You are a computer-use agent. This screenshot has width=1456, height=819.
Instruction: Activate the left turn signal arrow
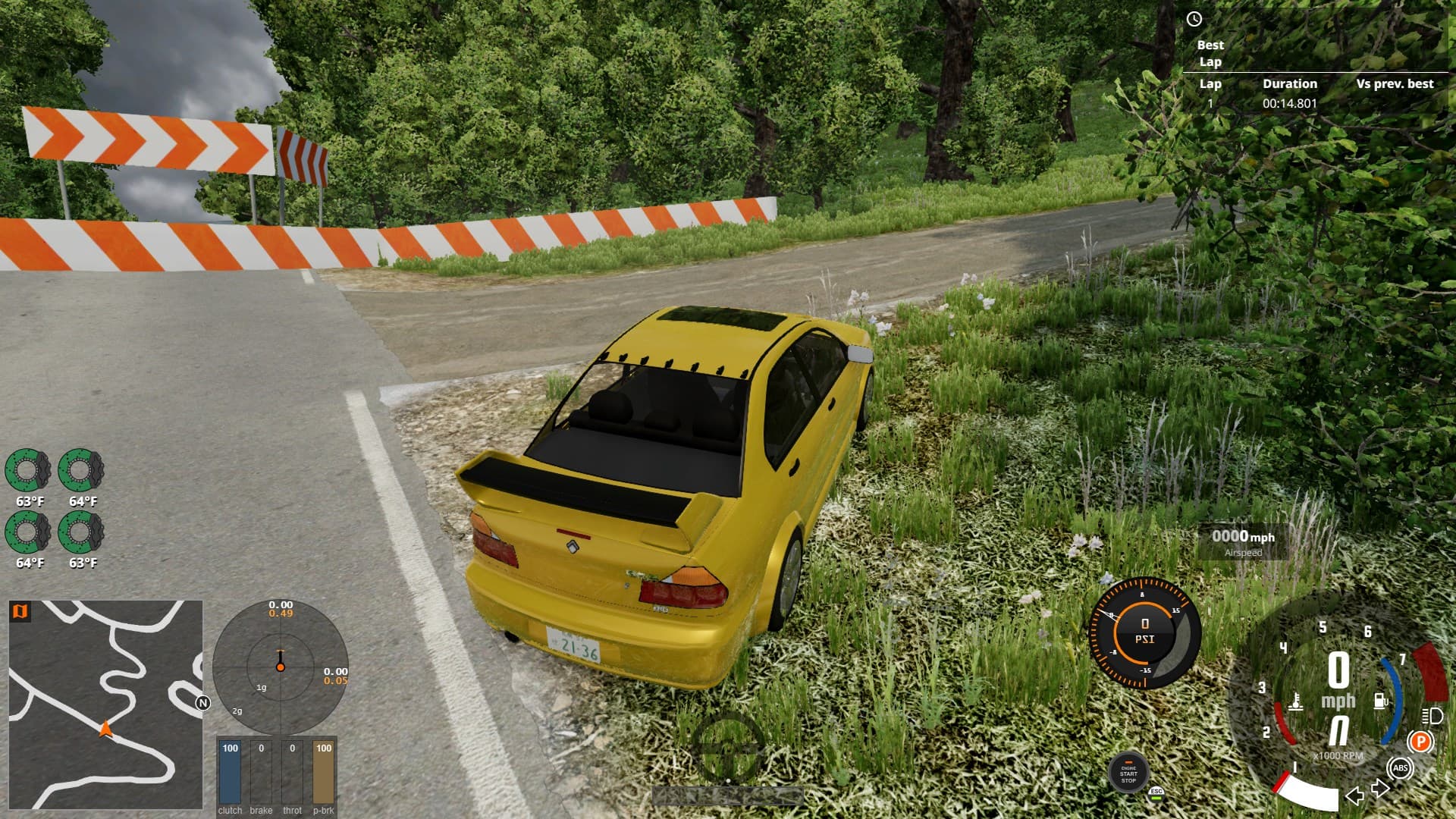coord(1354,795)
